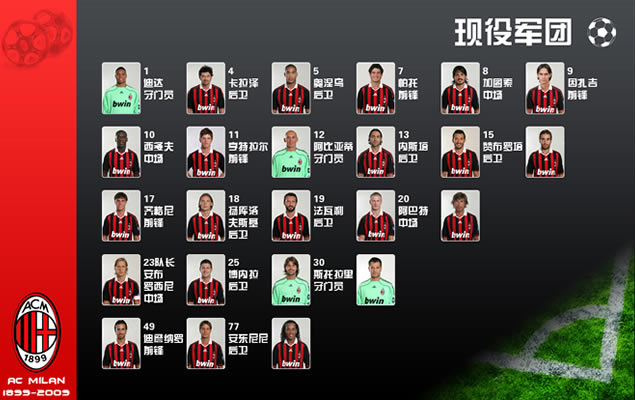This screenshot has width=635, height=400.
Task: Open number 49 迪詹纳罗 forward portrait
Action: coord(121,343)
